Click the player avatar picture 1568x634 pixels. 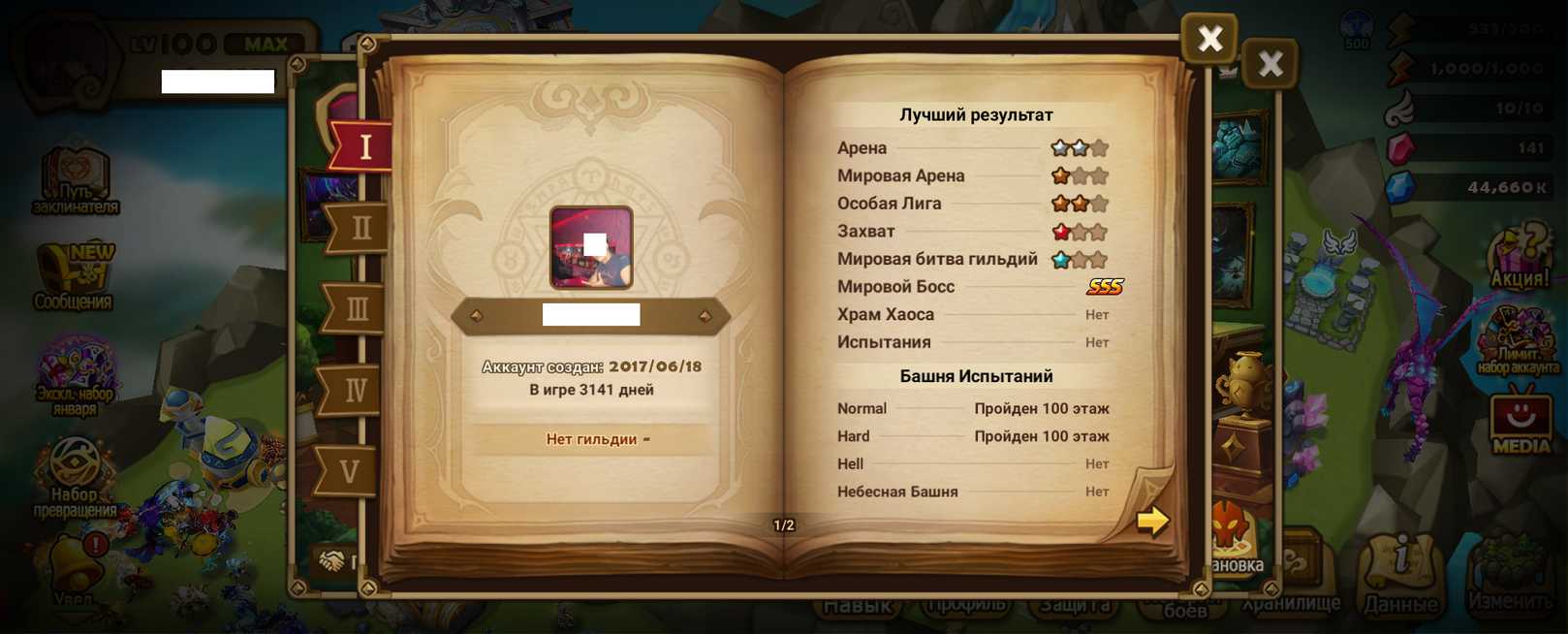591,247
